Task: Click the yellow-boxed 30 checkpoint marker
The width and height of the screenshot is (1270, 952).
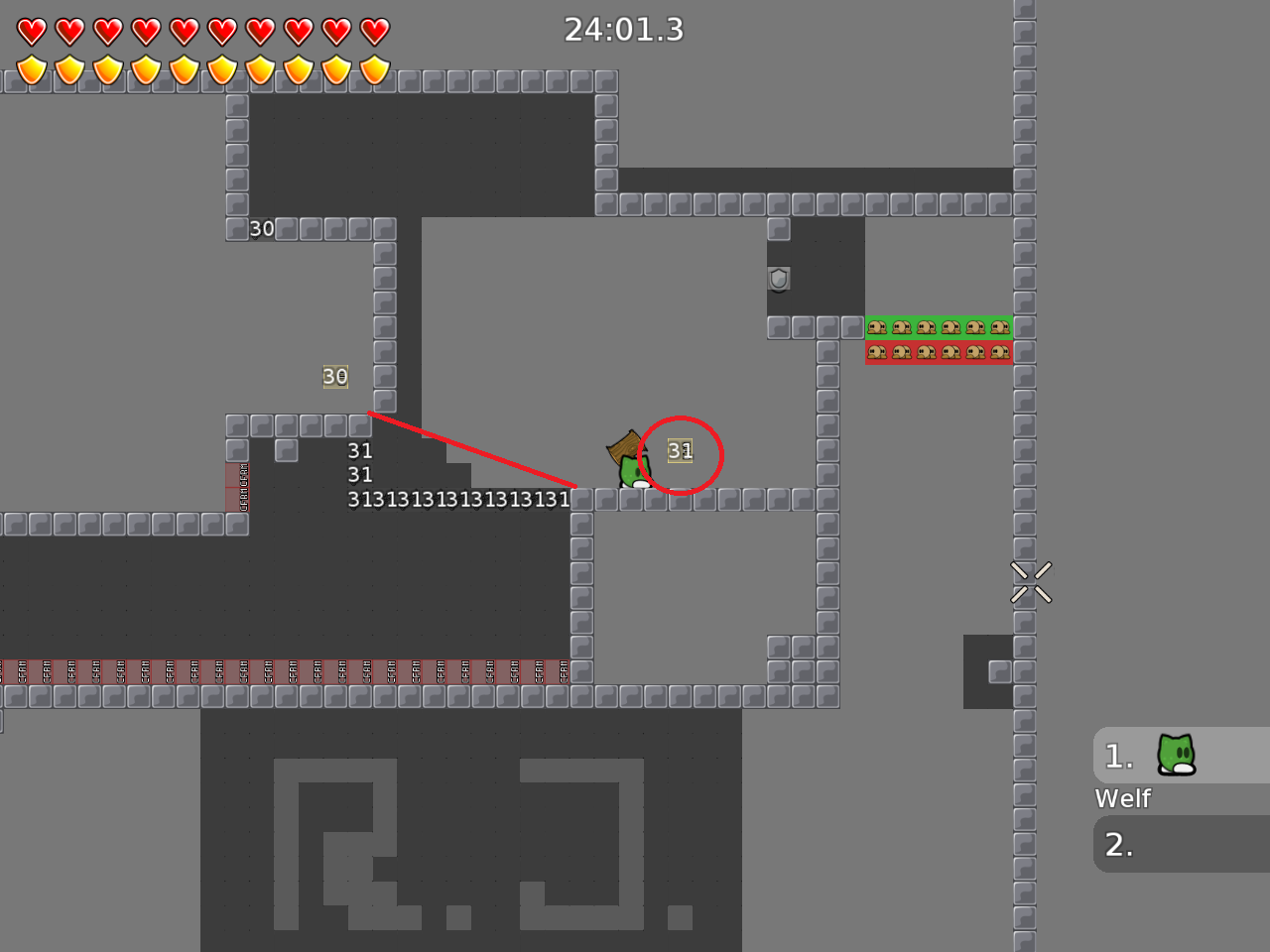Action: [x=335, y=377]
